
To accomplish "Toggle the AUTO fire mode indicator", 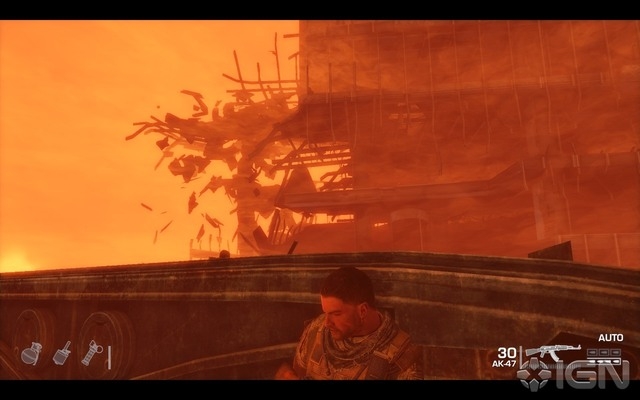I will 610,338.
